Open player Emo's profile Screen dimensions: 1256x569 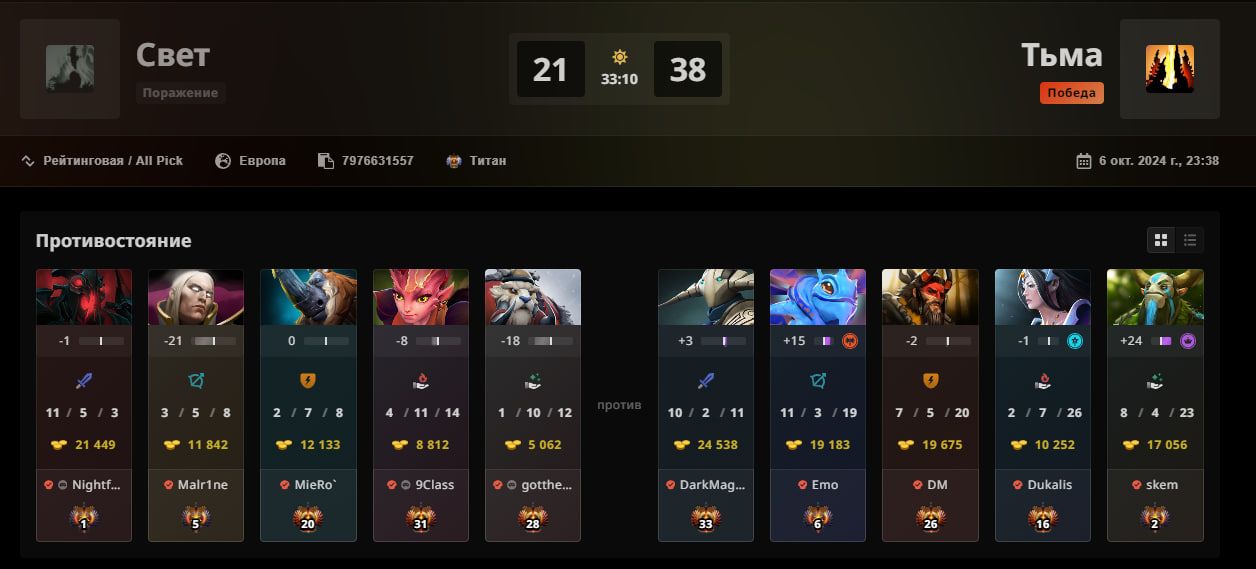pos(825,485)
